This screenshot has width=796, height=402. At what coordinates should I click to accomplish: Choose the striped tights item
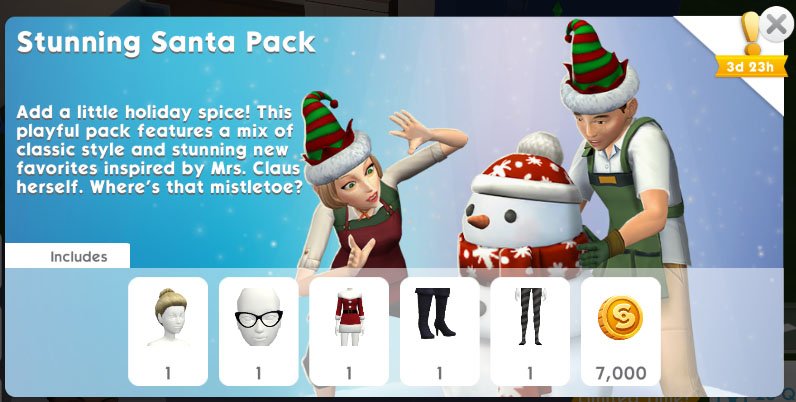tap(530, 331)
